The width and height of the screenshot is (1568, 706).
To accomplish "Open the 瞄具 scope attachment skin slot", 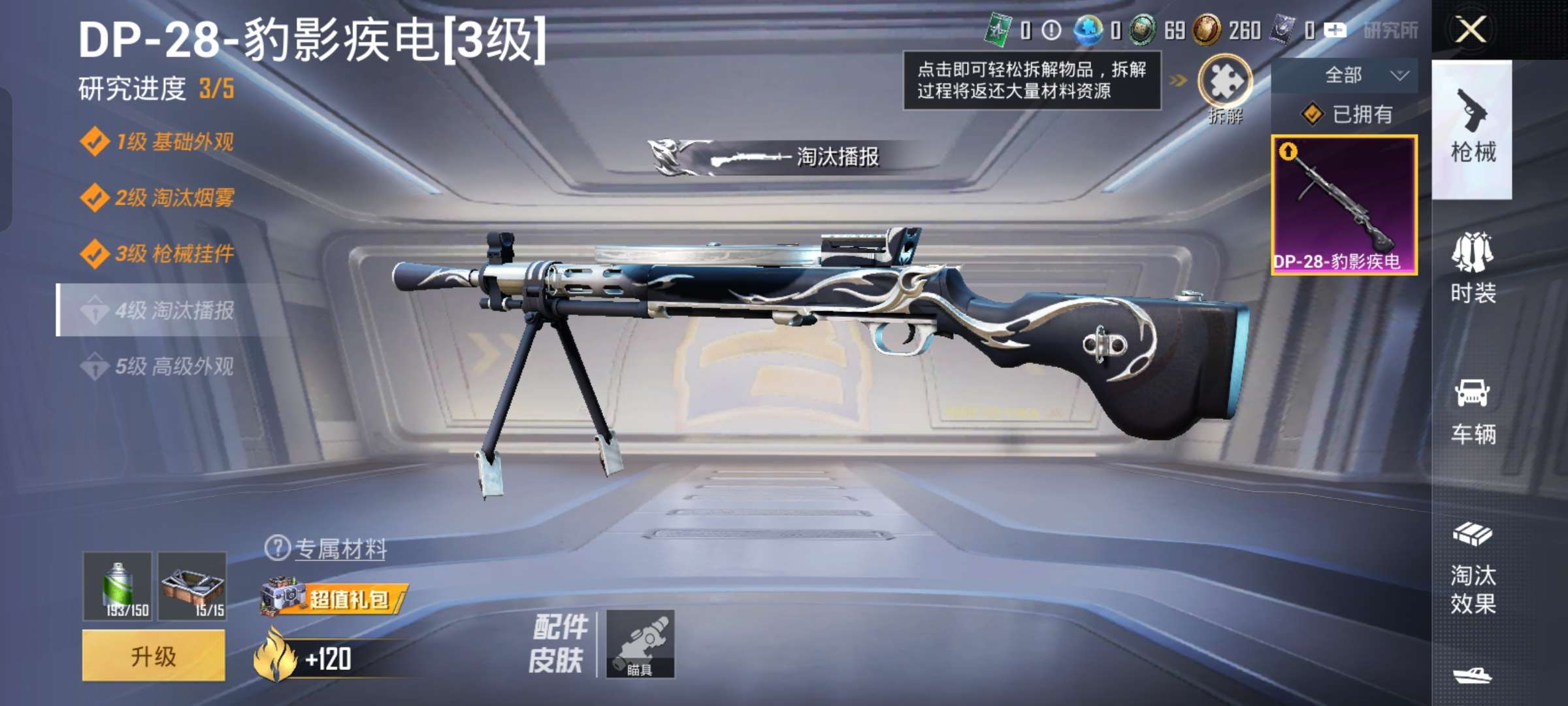I will click(640, 644).
